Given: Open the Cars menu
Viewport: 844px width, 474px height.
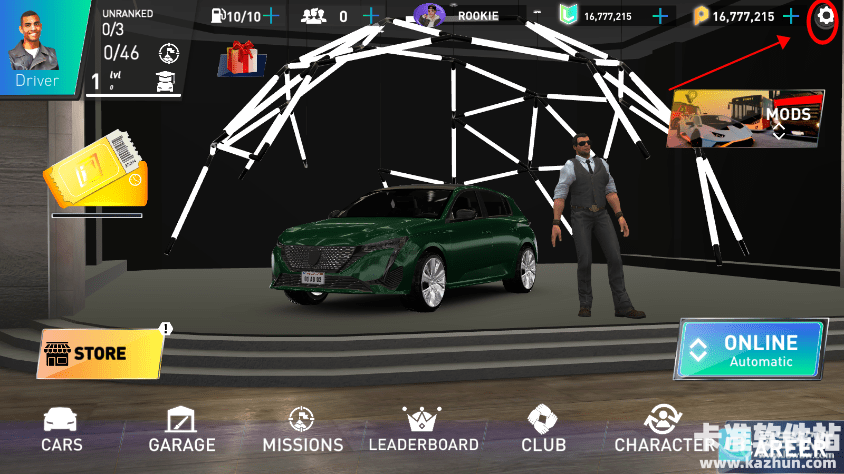Looking at the screenshot, I should point(62,430).
